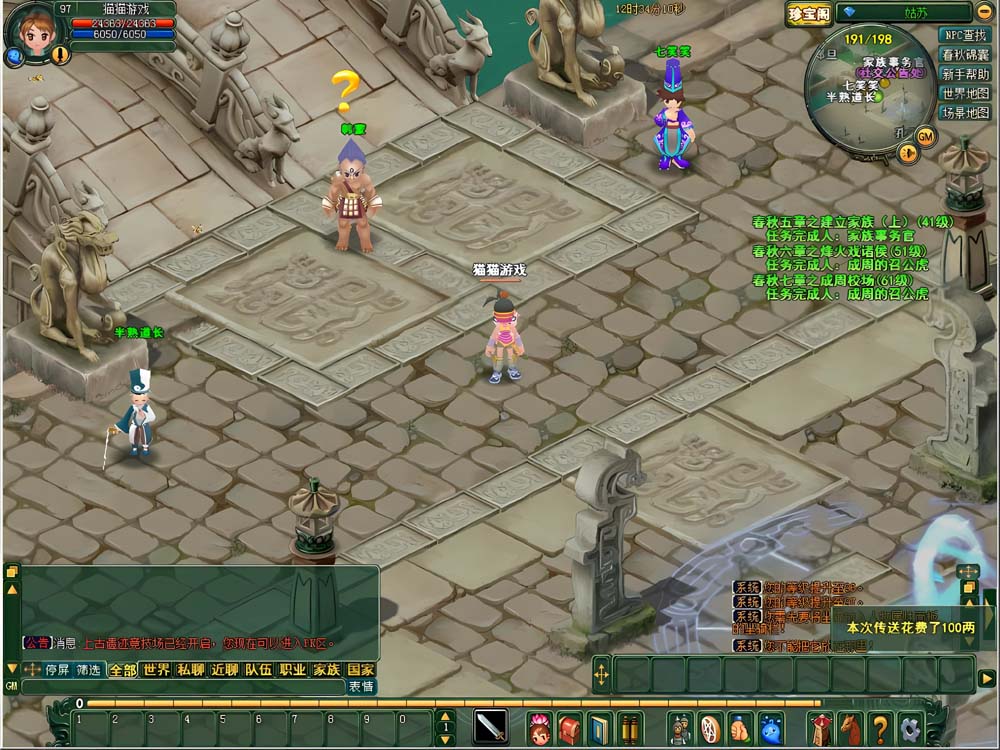Select the 队伍 team chat tab
Screen dimensions: 1000x750
[x=258, y=670]
